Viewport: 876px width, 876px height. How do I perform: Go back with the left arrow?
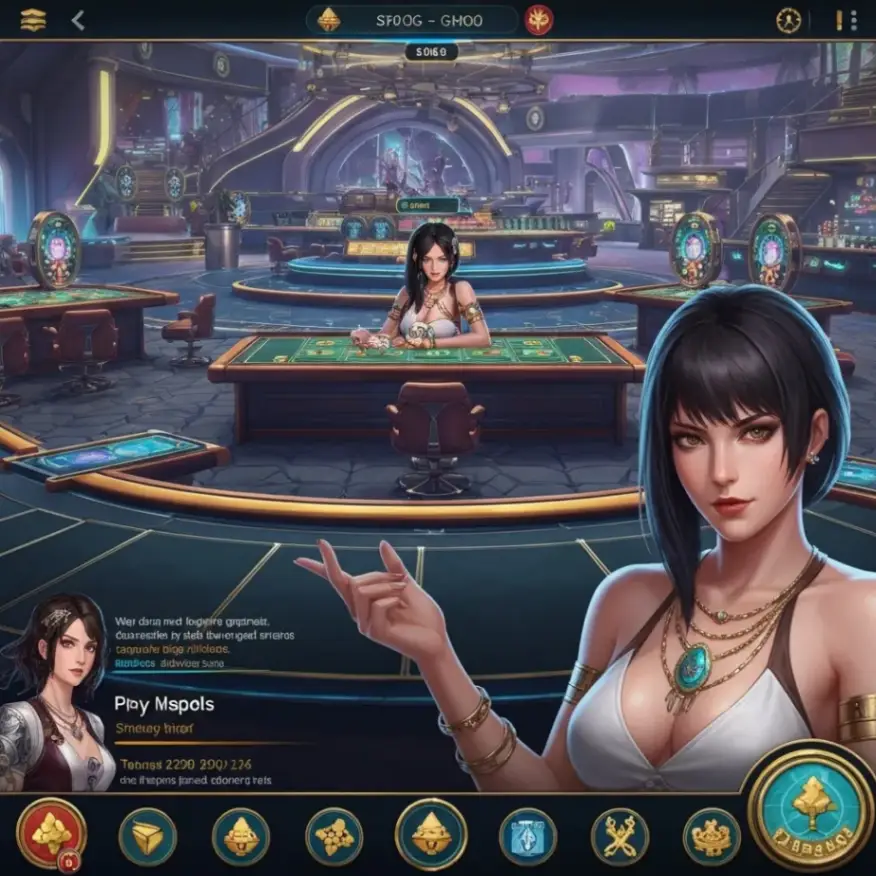[78, 20]
